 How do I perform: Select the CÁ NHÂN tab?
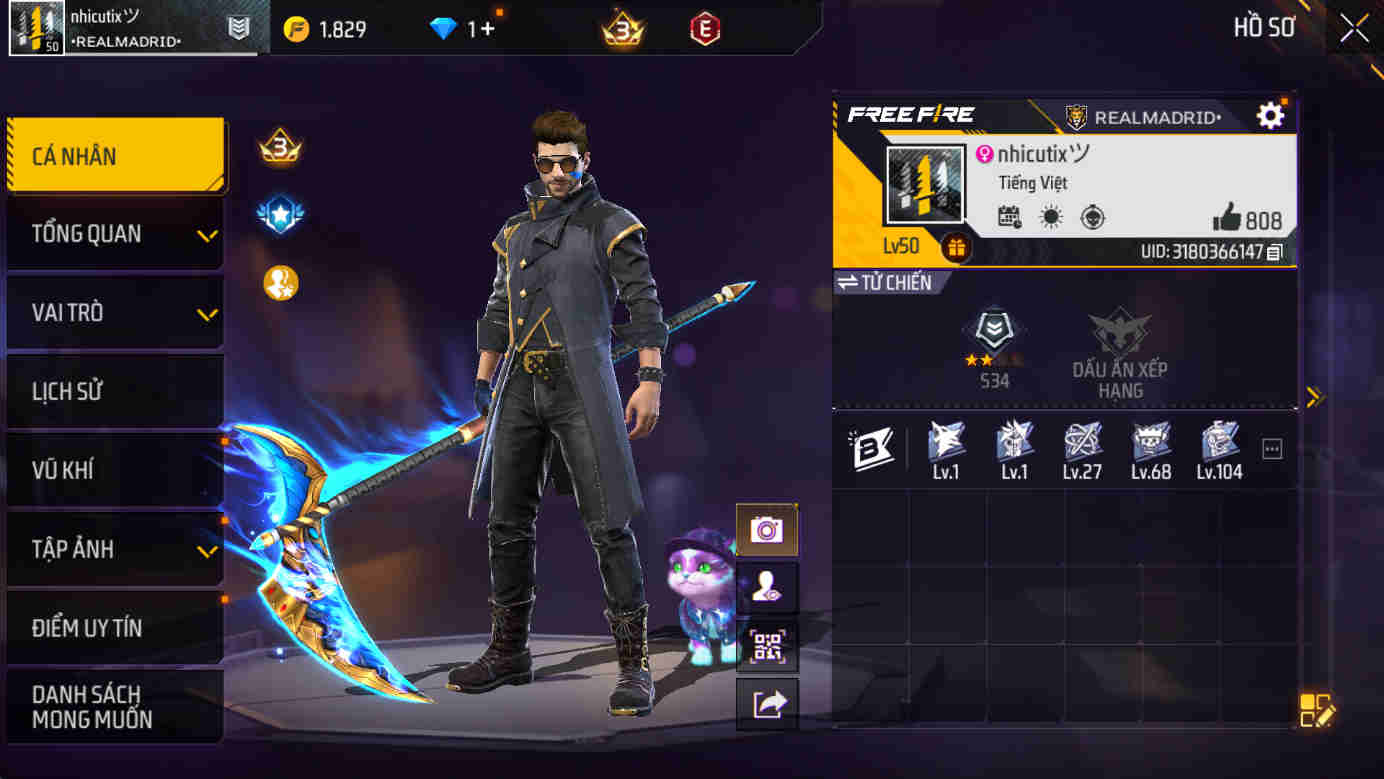113,155
